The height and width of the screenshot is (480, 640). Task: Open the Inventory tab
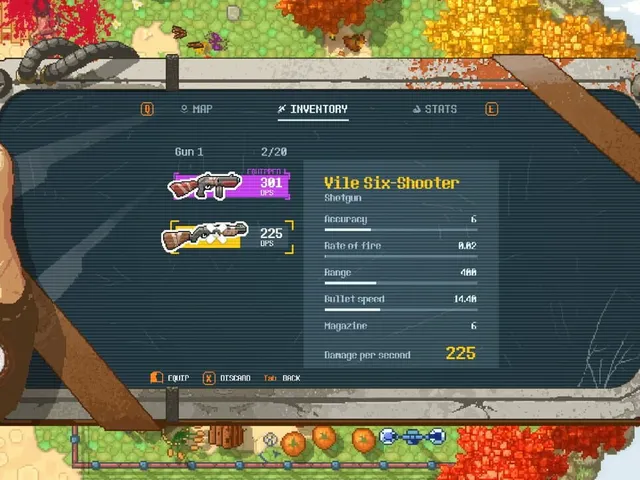click(313, 109)
